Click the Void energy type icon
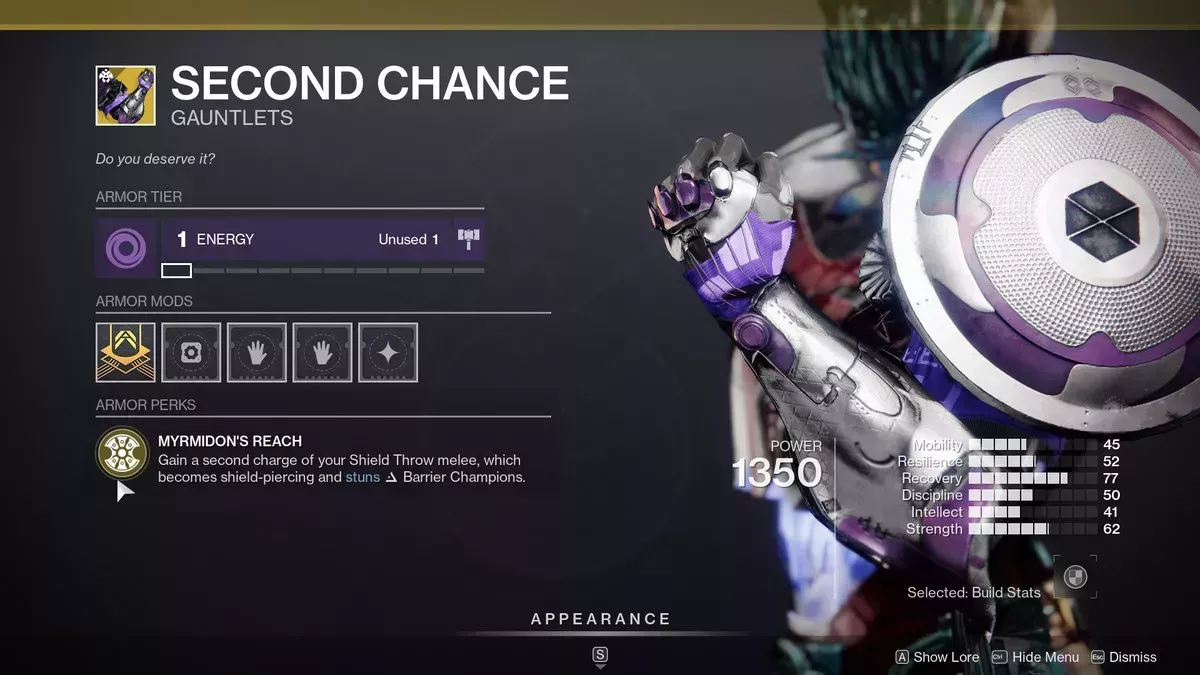The height and width of the screenshot is (675, 1200). [125, 247]
